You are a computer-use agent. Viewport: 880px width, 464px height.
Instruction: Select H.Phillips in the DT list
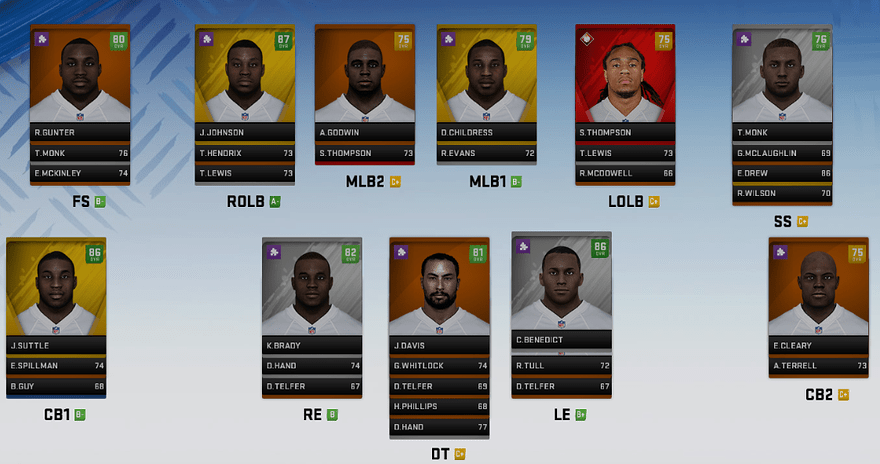(439, 406)
